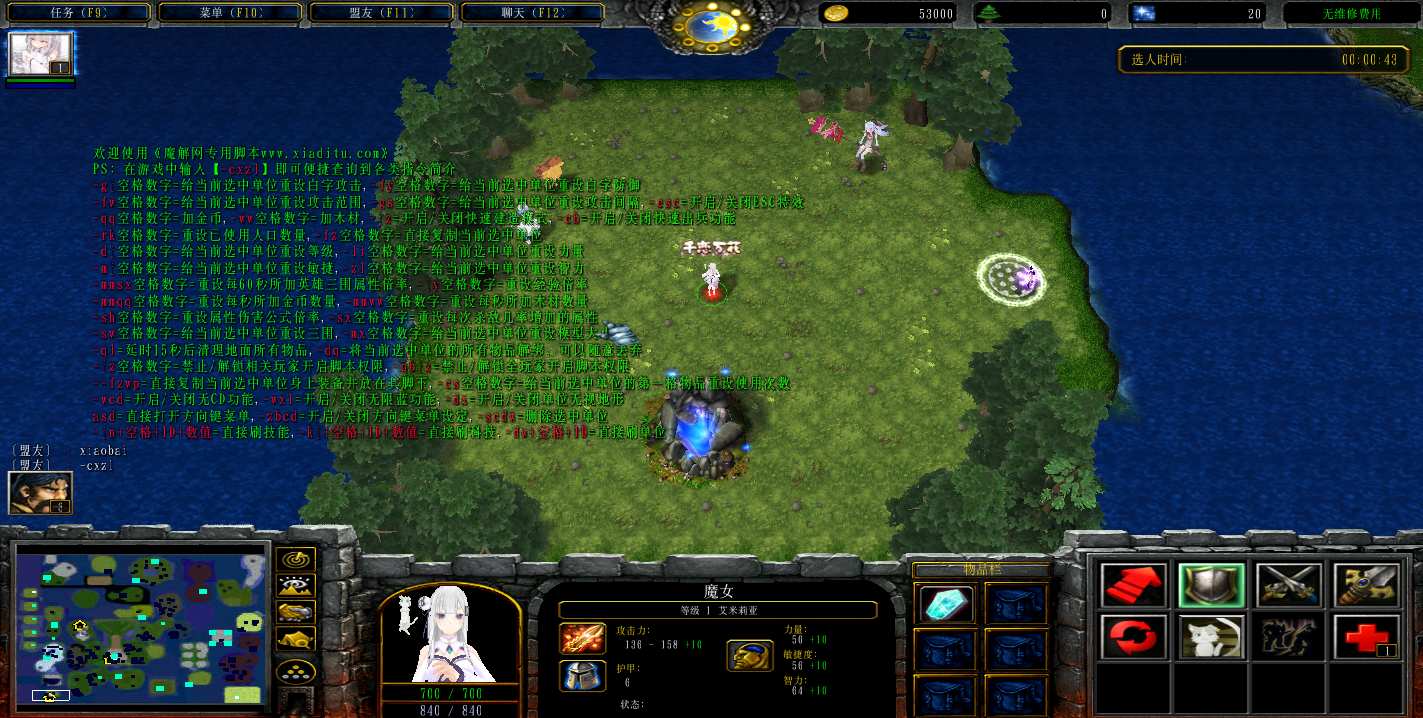Image resolution: width=1423 pixels, height=718 pixels.
Task: Open the formation movement toggle button
Action: pos(297,671)
